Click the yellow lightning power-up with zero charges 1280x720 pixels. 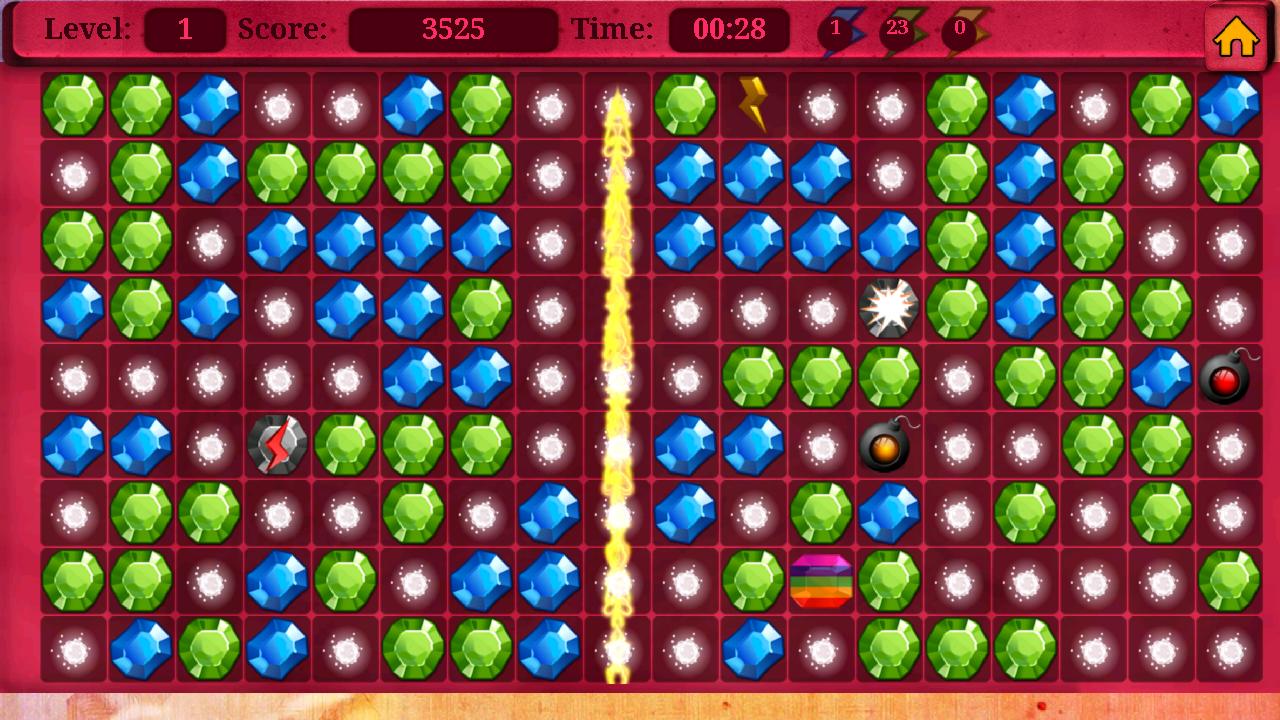(963, 30)
